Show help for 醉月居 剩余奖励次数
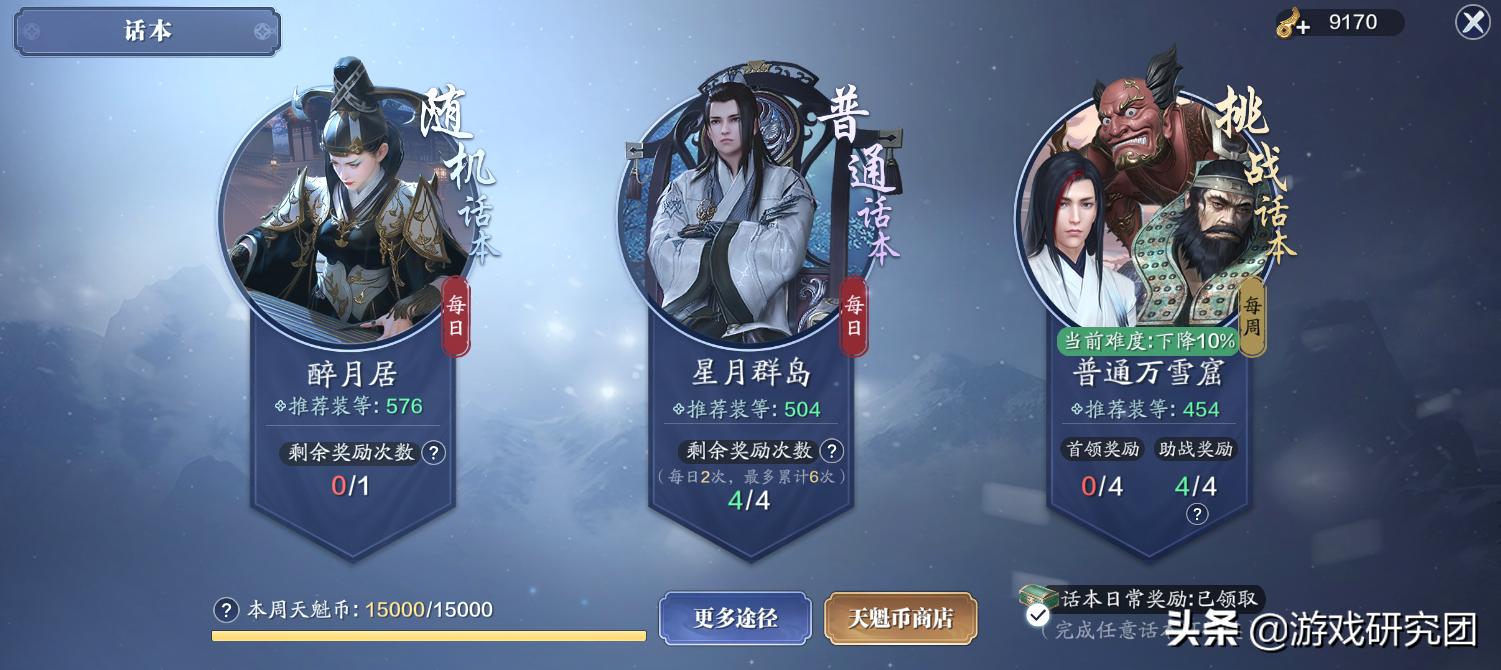 (433, 453)
